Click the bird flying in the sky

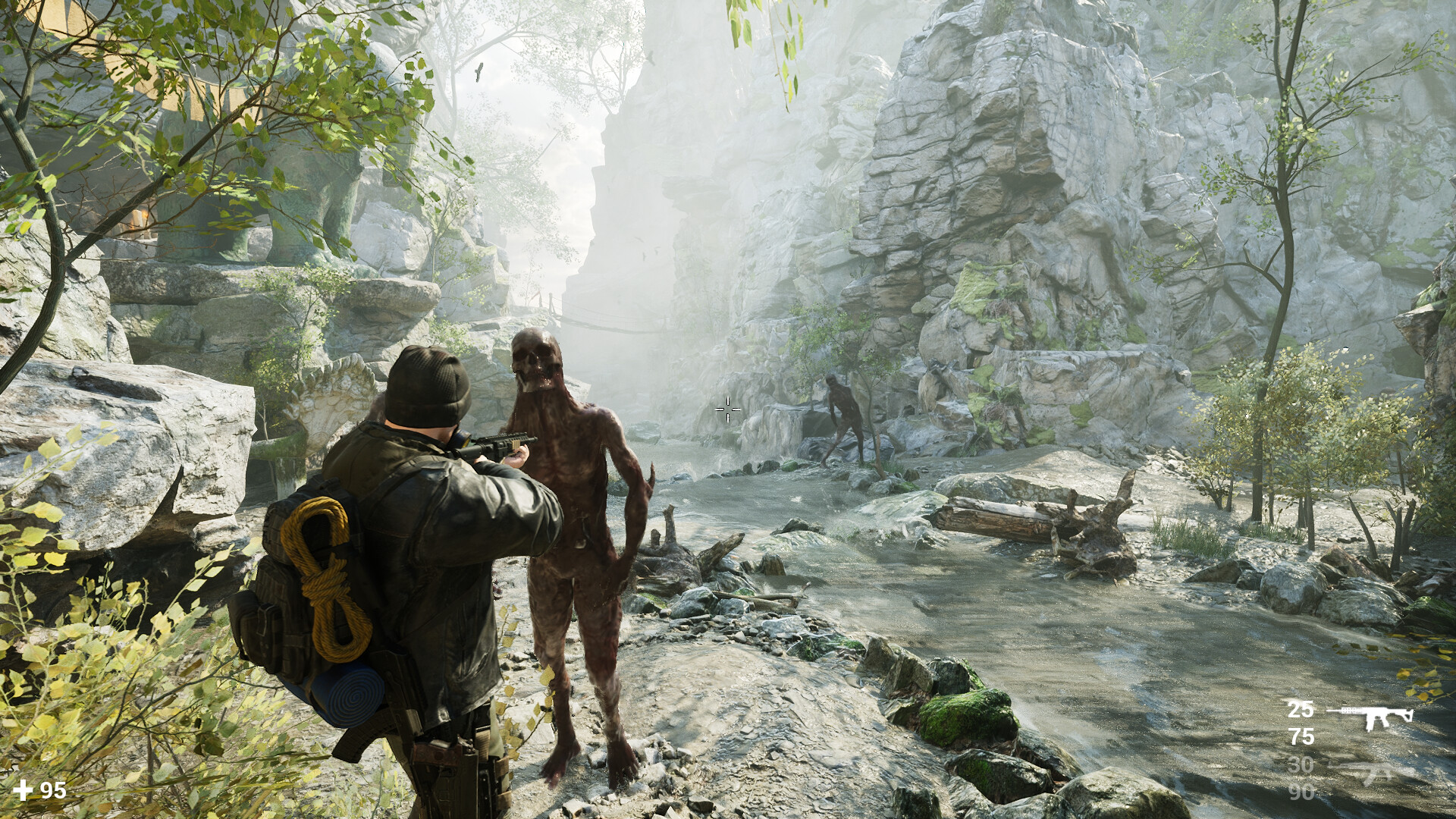click(478, 70)
